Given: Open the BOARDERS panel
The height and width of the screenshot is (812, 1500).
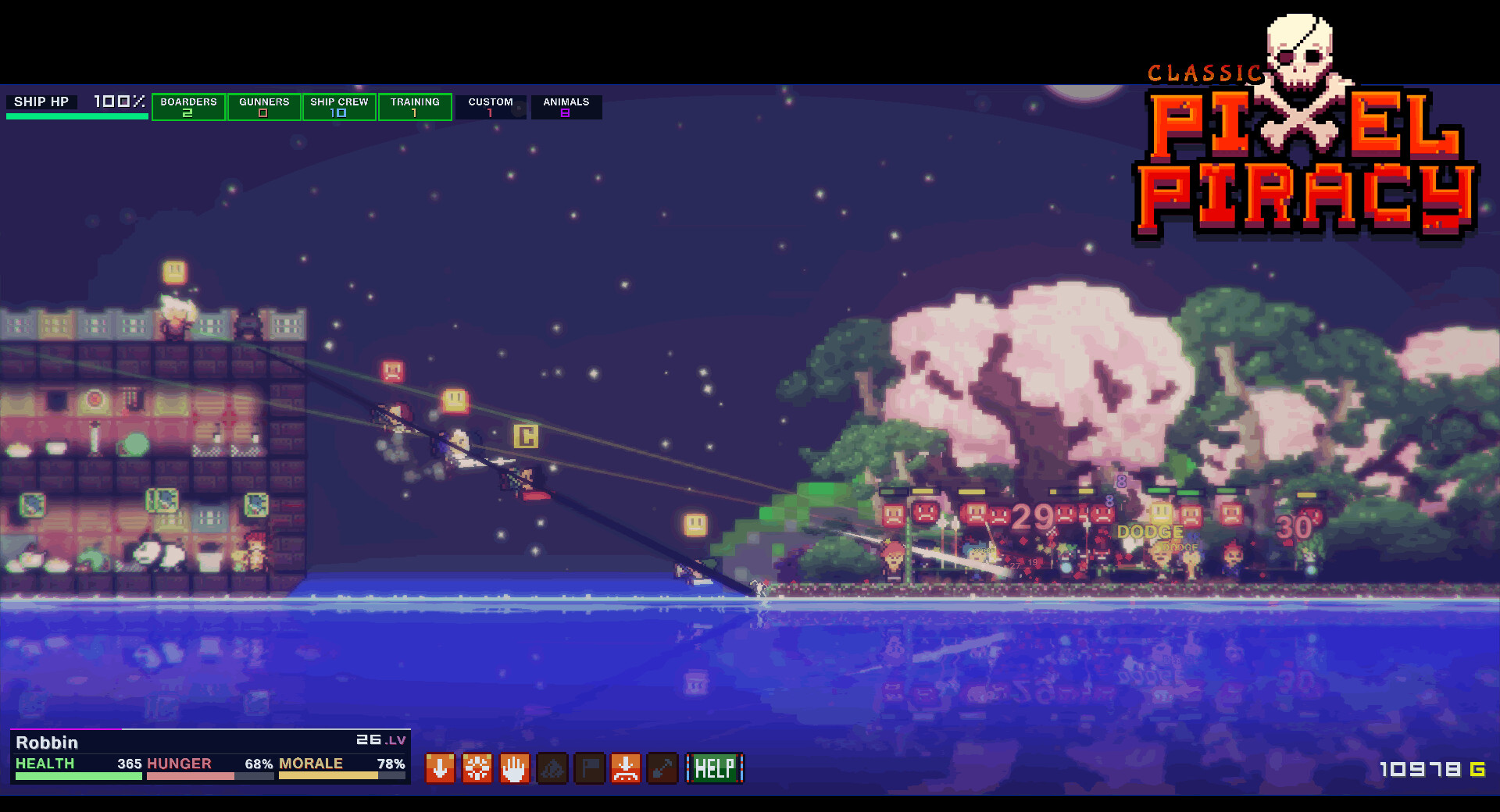Looking at the screenshot, I should (x=188, y=107).
